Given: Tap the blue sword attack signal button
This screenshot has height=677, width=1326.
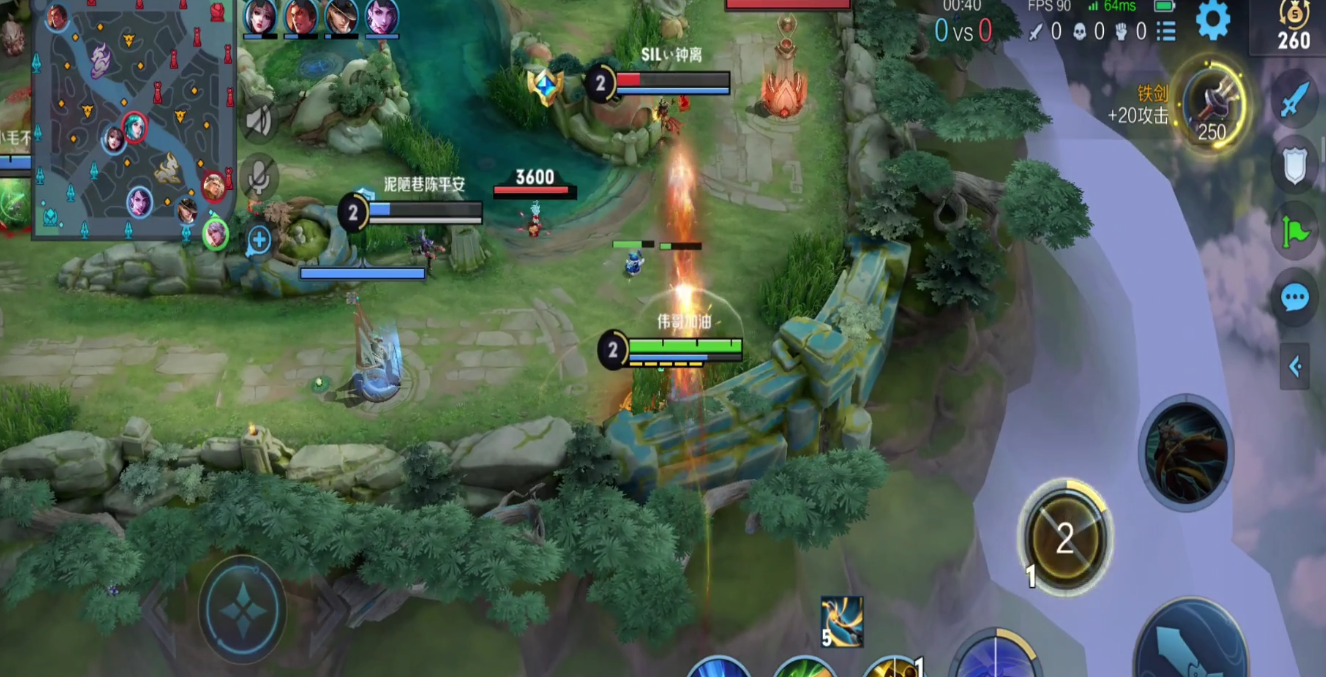Looking at the screenshot, I should point(1295,100).
